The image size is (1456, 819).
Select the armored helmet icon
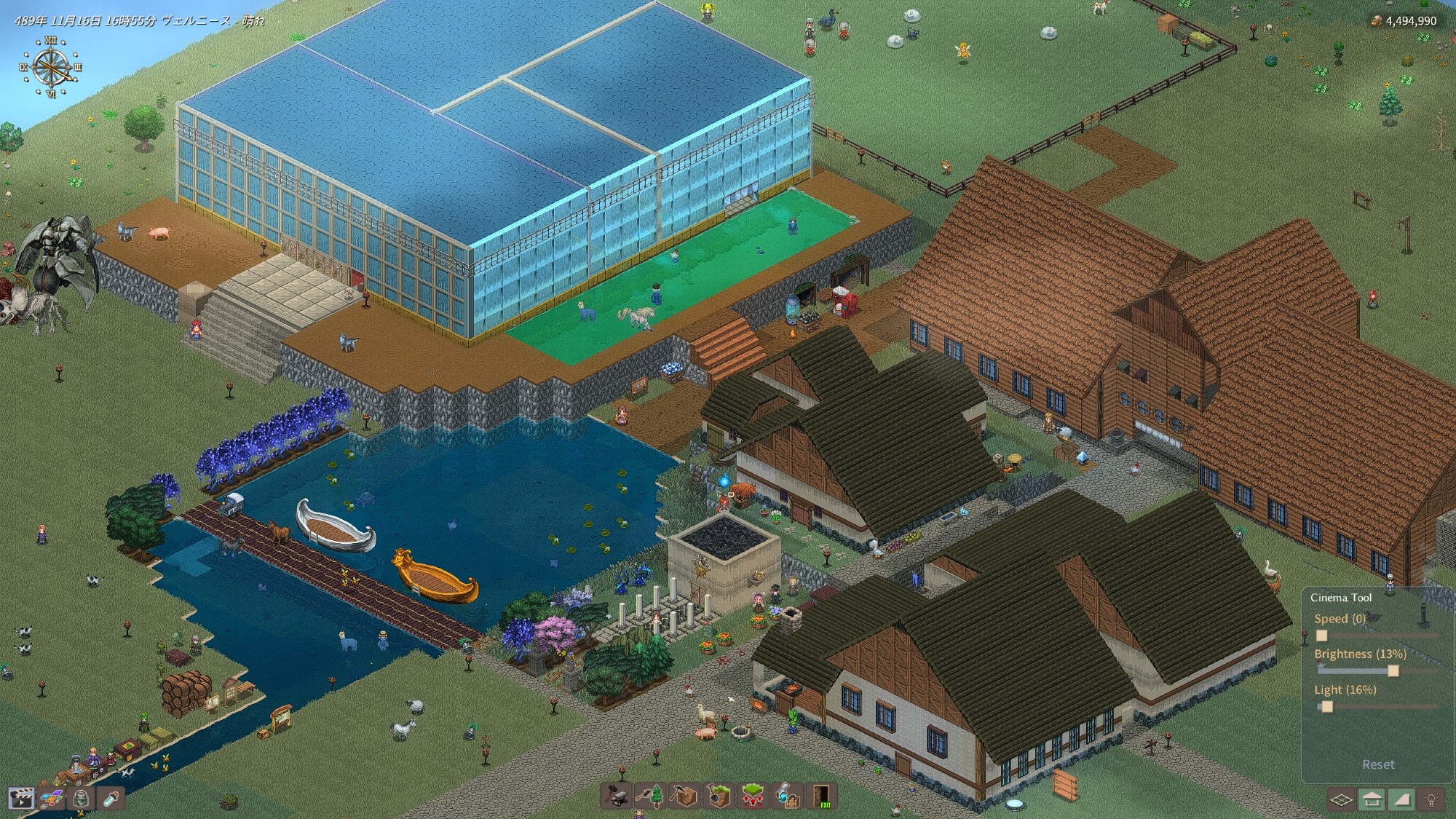point(81,799)
